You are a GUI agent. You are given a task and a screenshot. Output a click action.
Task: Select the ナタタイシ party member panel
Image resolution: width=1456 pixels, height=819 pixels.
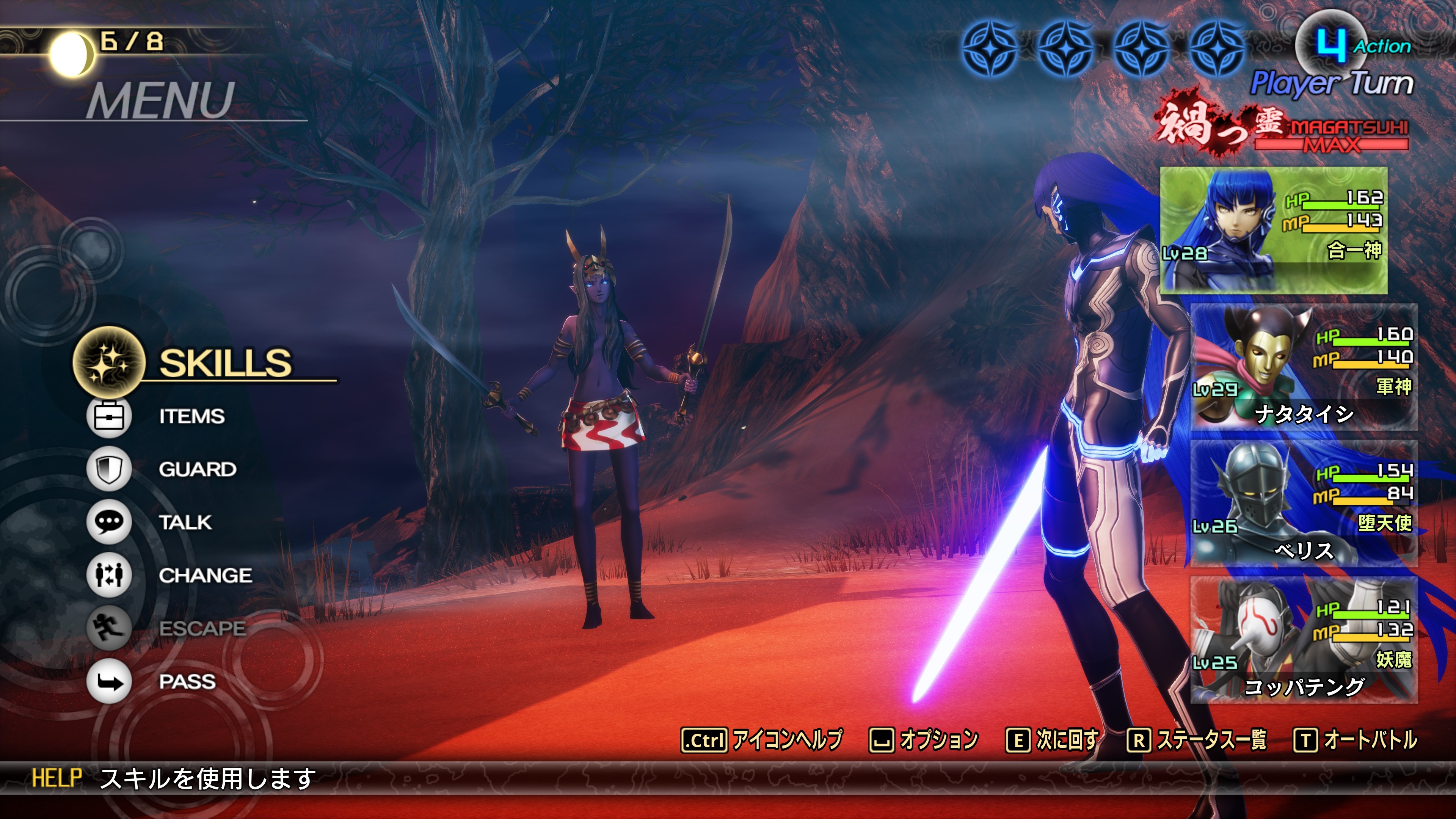(x=1304, y=367)
